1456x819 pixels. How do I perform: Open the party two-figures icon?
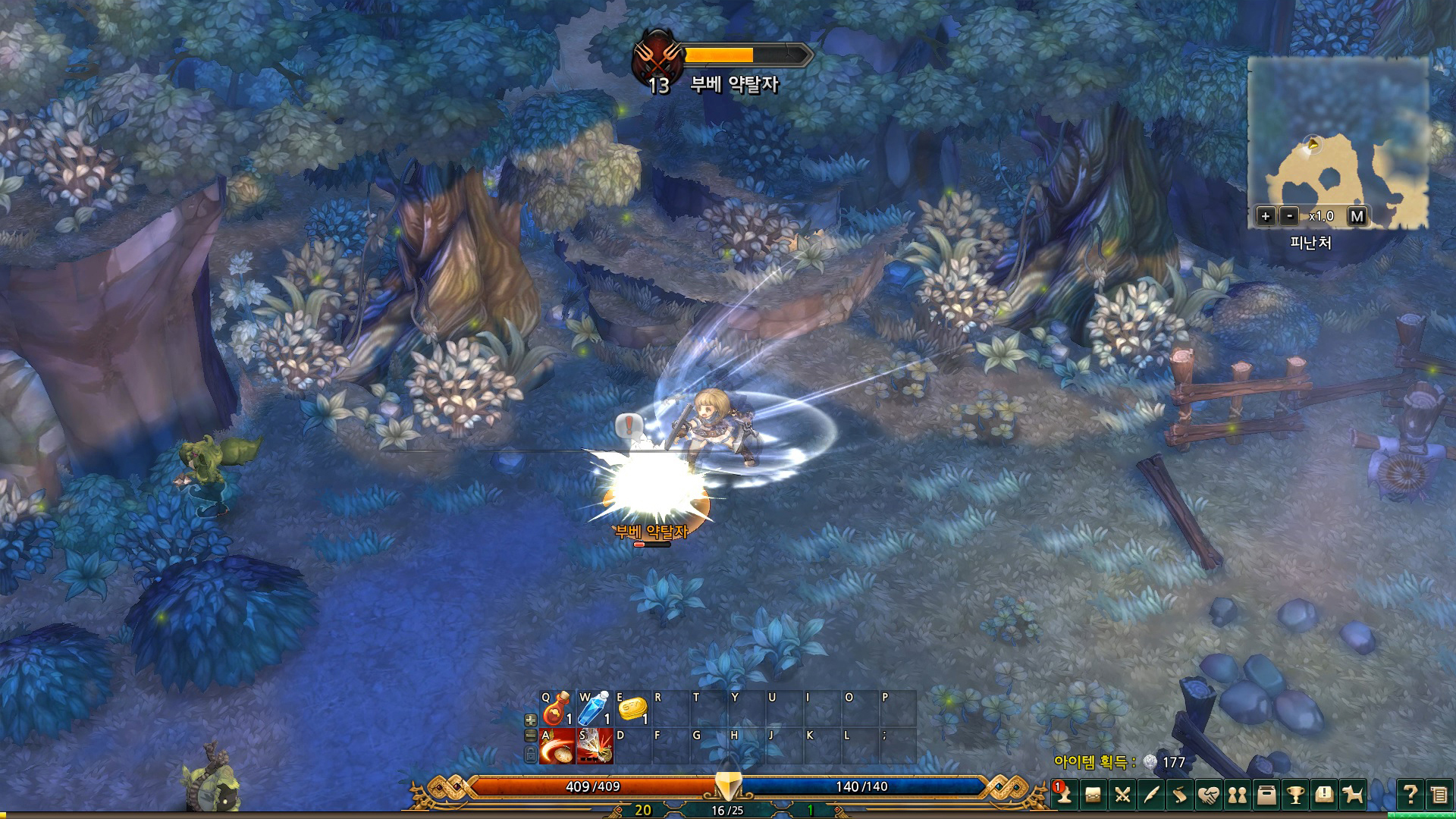[x=1237, y=795]
